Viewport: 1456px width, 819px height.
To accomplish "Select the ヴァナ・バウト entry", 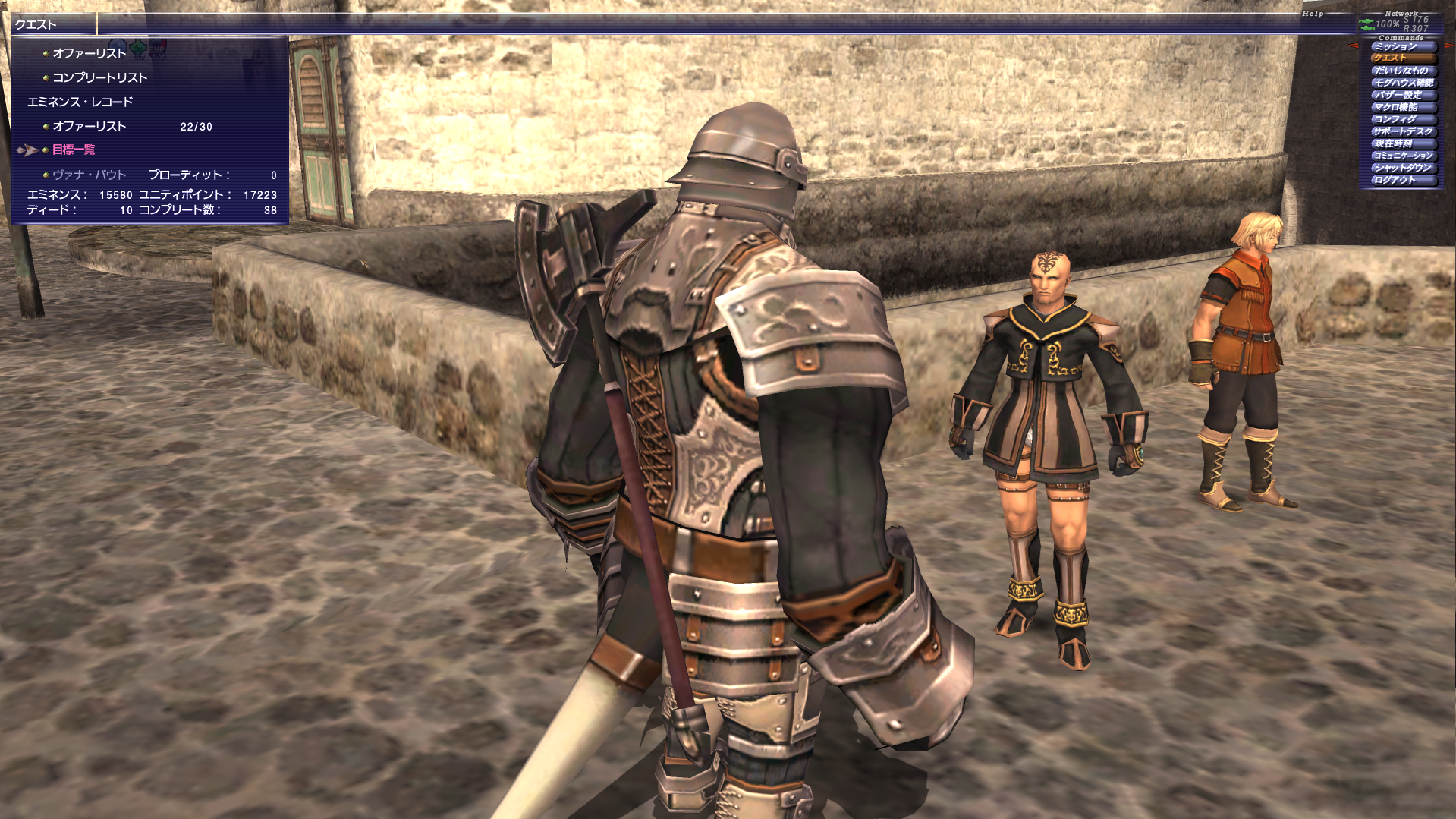I will tap(89, 175).
